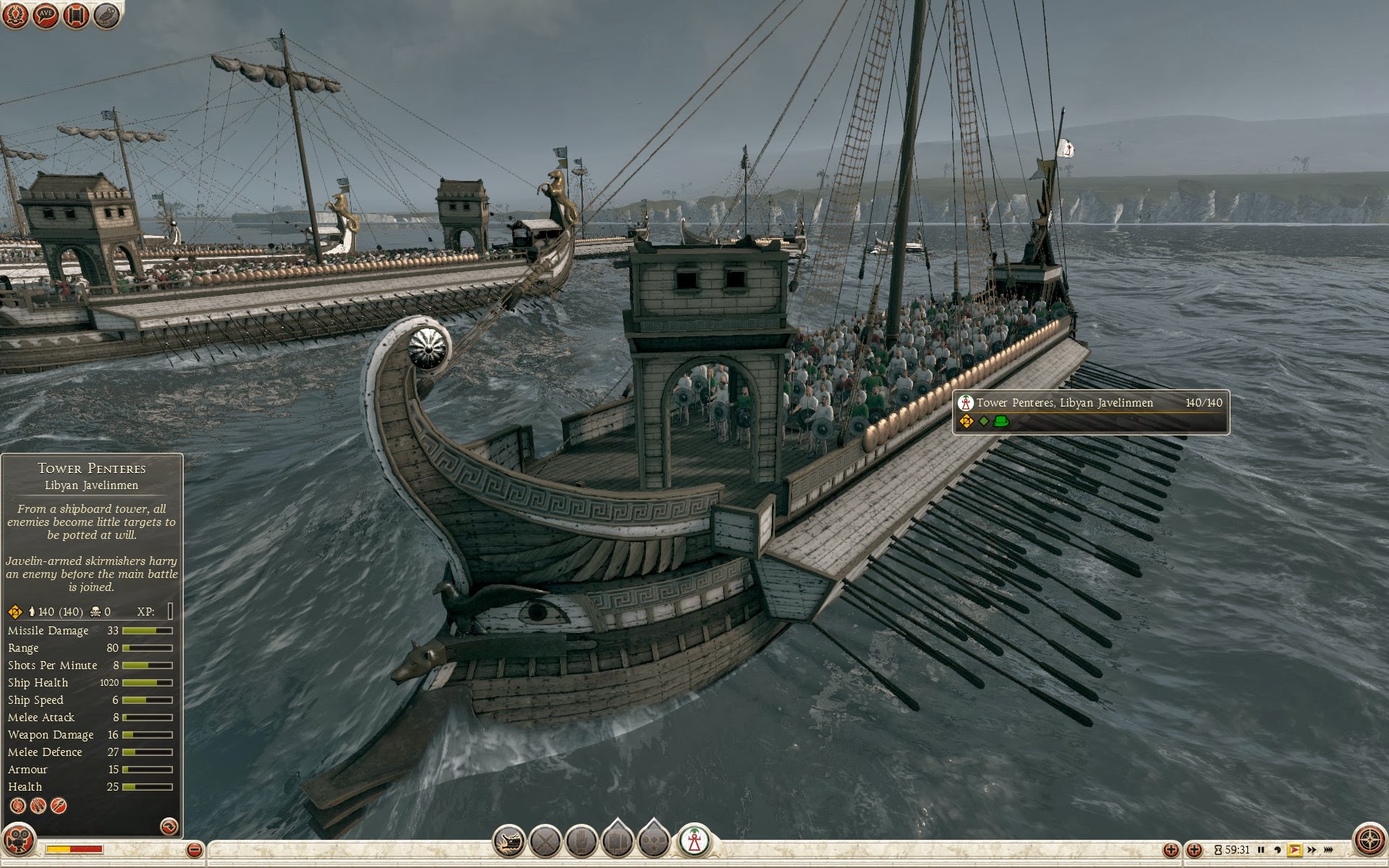The height and width of the screenshot is (868, 1389).
Task: Open the unit group shapes button
Action: (x=653, y=842)
